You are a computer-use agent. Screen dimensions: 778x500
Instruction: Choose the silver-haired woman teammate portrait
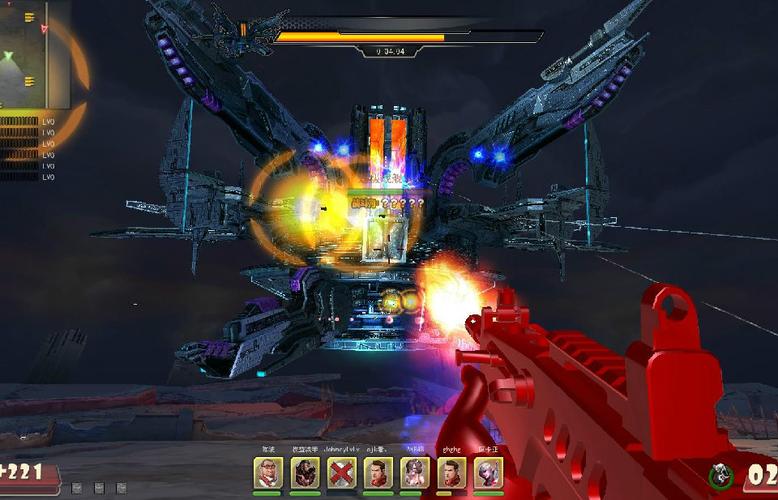(487, 473)
